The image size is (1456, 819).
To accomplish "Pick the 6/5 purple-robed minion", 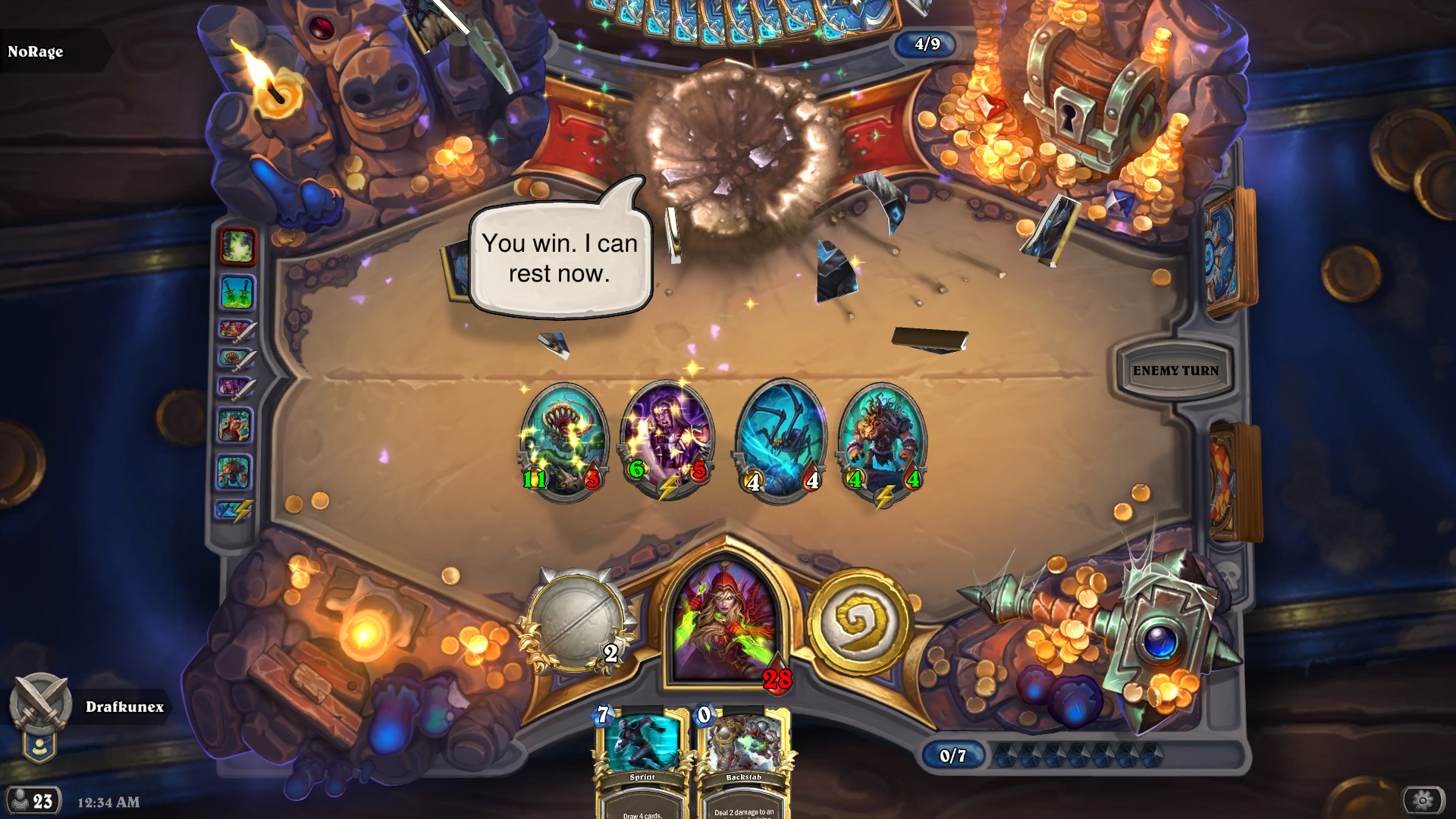I will point(667,440).
